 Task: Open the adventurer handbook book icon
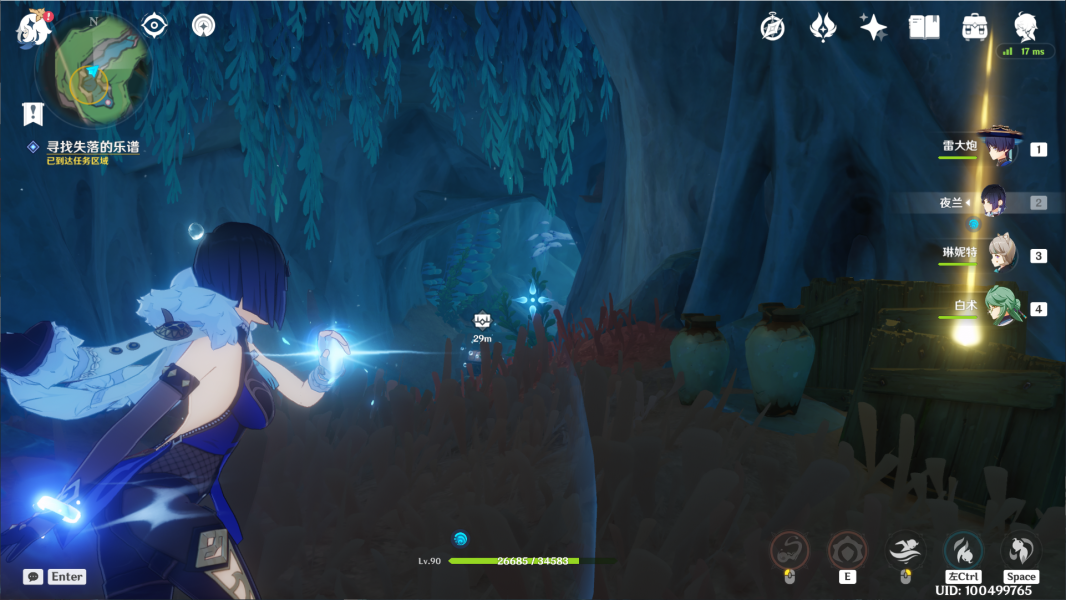tap(924, 28)
